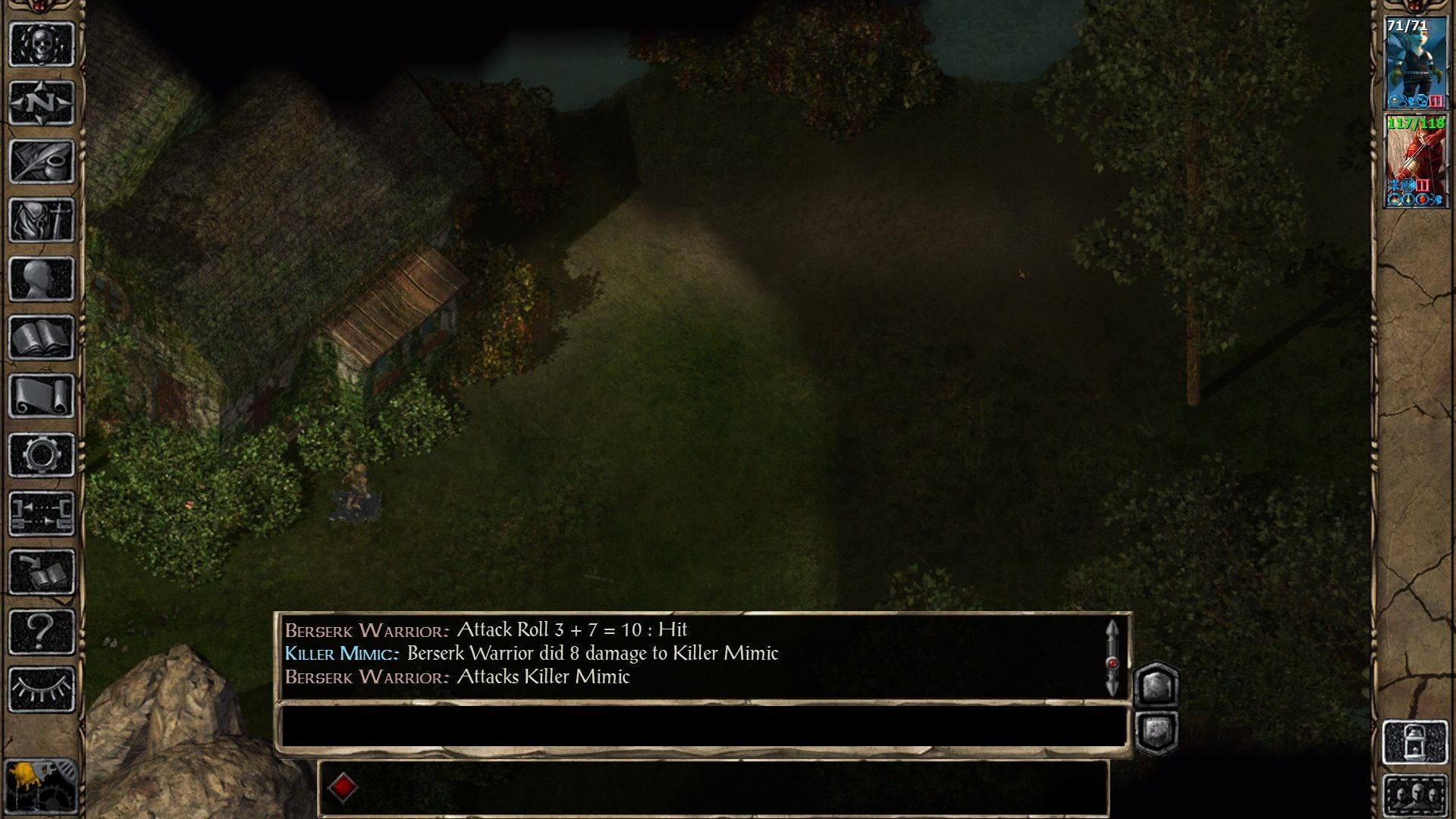The height and width of the screenshot is (819, 1456).
Task: Toggle party AI with the padlock icon
Action: 1417,740
